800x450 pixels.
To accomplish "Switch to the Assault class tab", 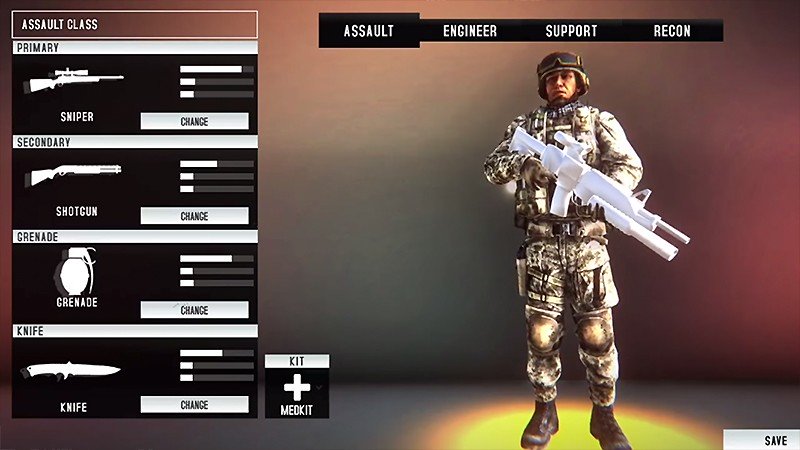I will point(369,31).
